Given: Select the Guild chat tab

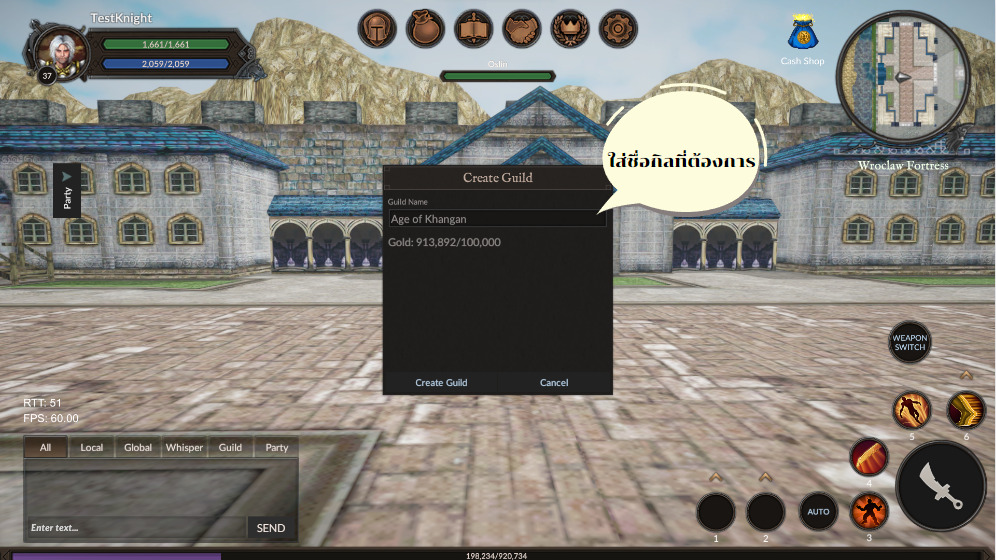Looking at the screenshot, I should pyautogui.click(x=231, y=448).
